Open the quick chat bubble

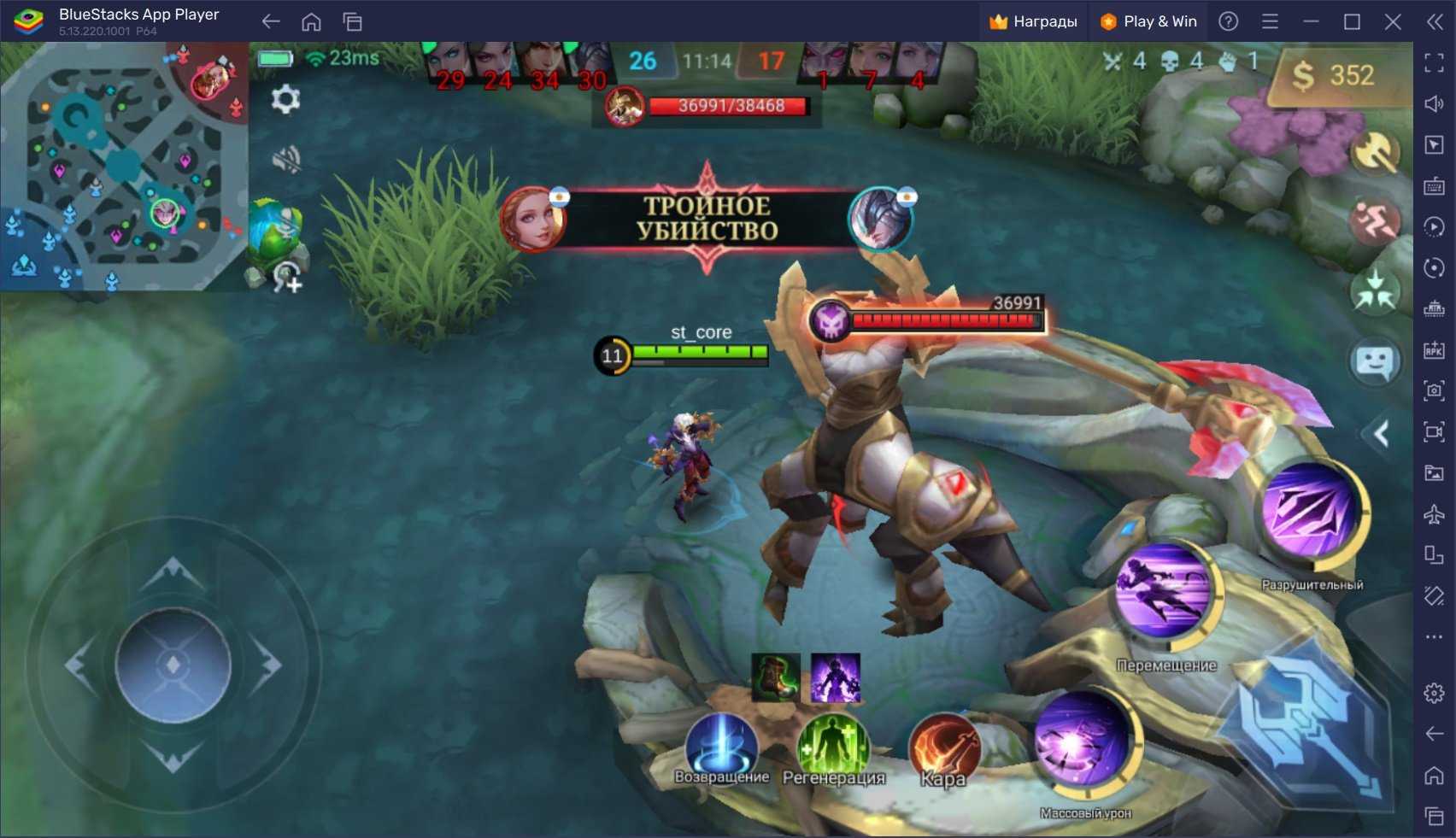click(x=1375, y=363)
